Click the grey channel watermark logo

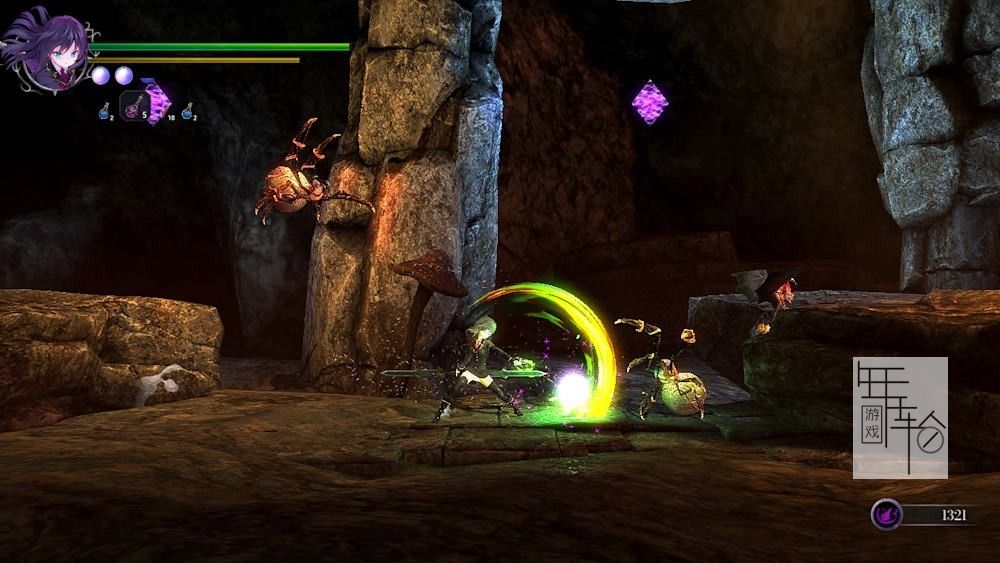coord(899,417)
